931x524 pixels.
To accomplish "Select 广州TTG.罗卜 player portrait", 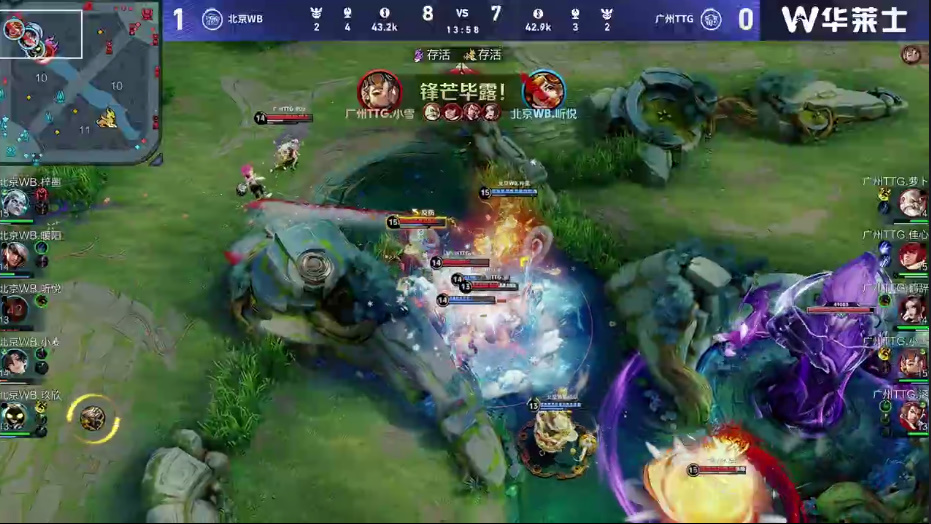I will click(x=912, y=203).
